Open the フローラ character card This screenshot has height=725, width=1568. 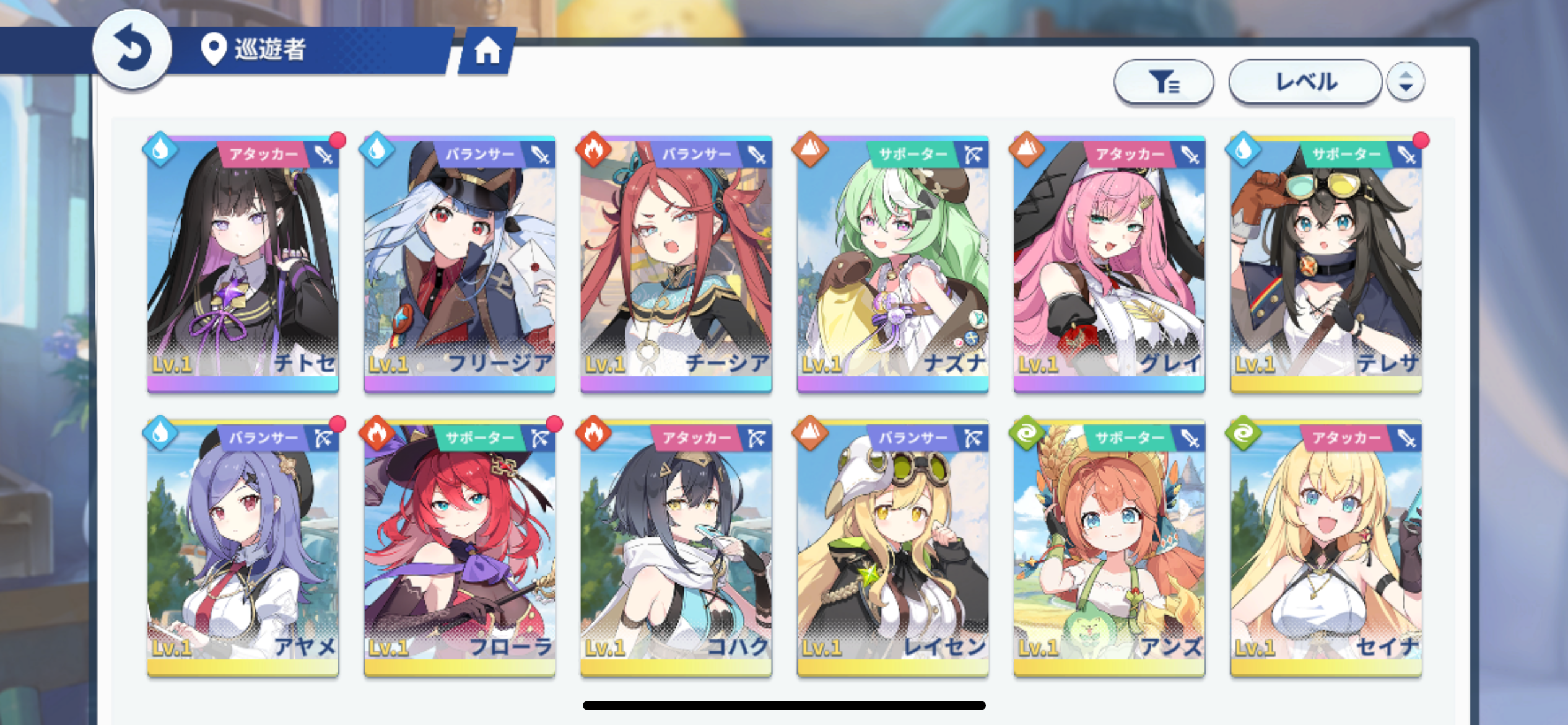pos(460,548)
